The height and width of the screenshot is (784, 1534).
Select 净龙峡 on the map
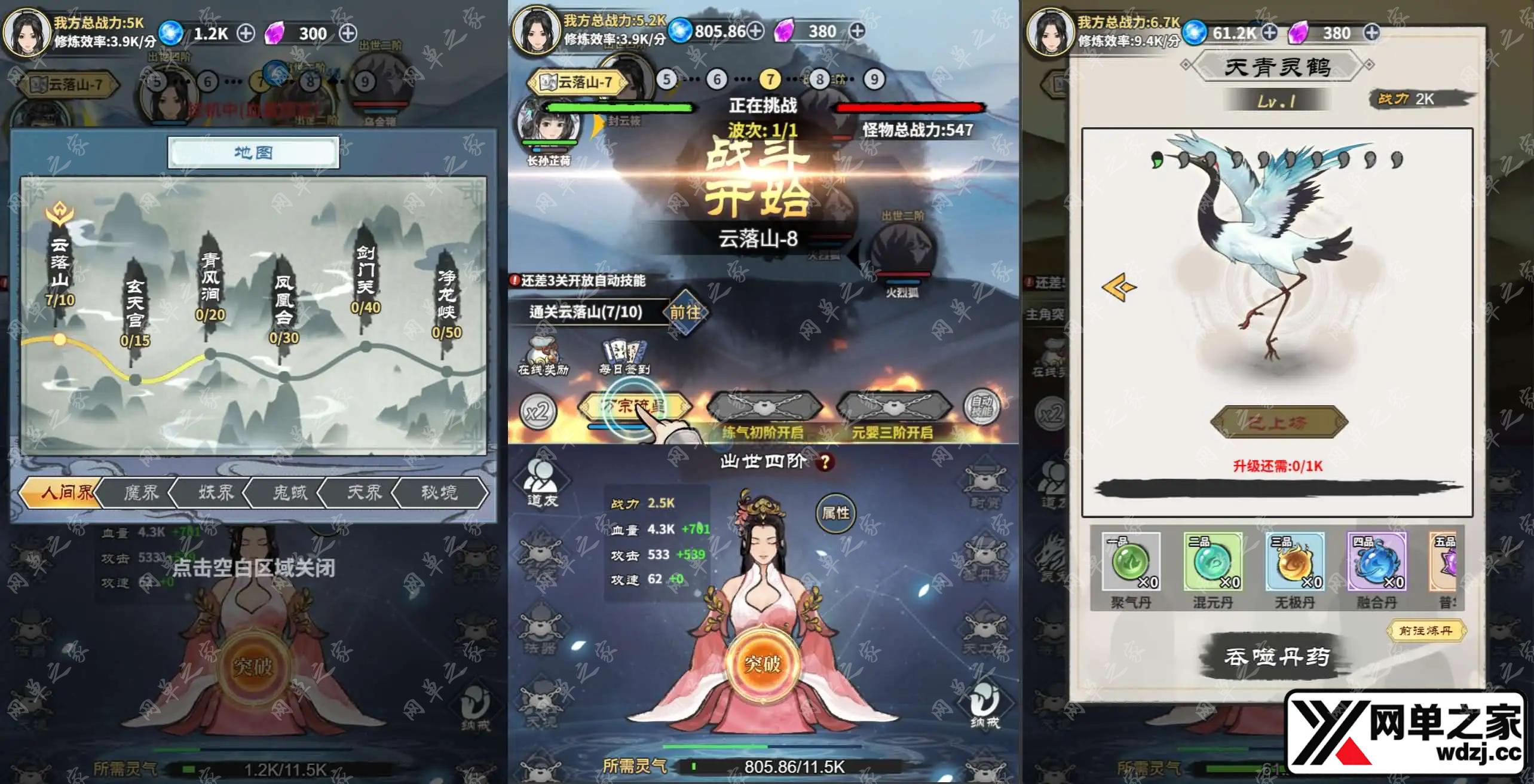tap(446, 302)
